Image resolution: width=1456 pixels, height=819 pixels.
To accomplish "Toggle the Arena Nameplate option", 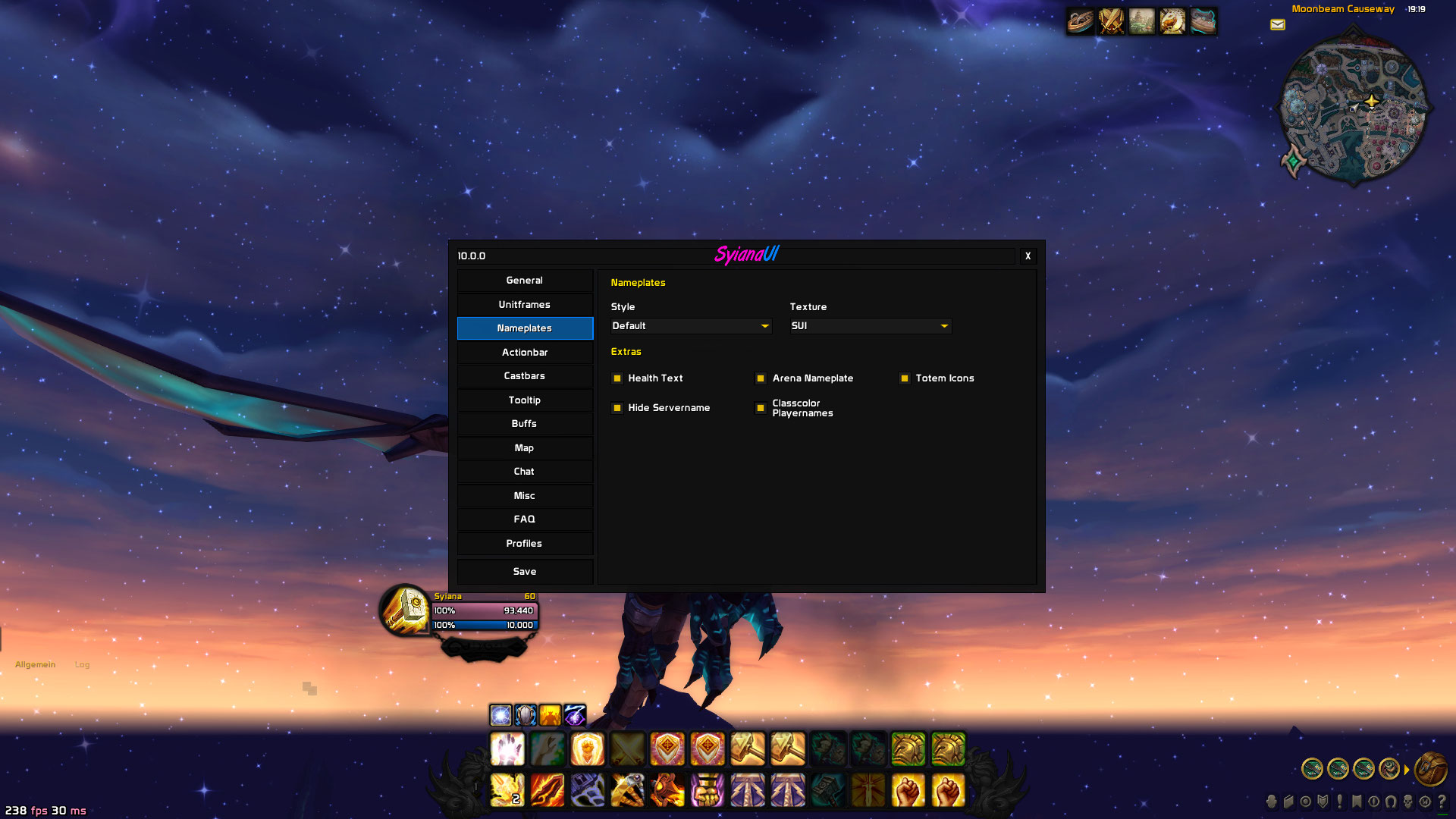I will pos(761,378).
